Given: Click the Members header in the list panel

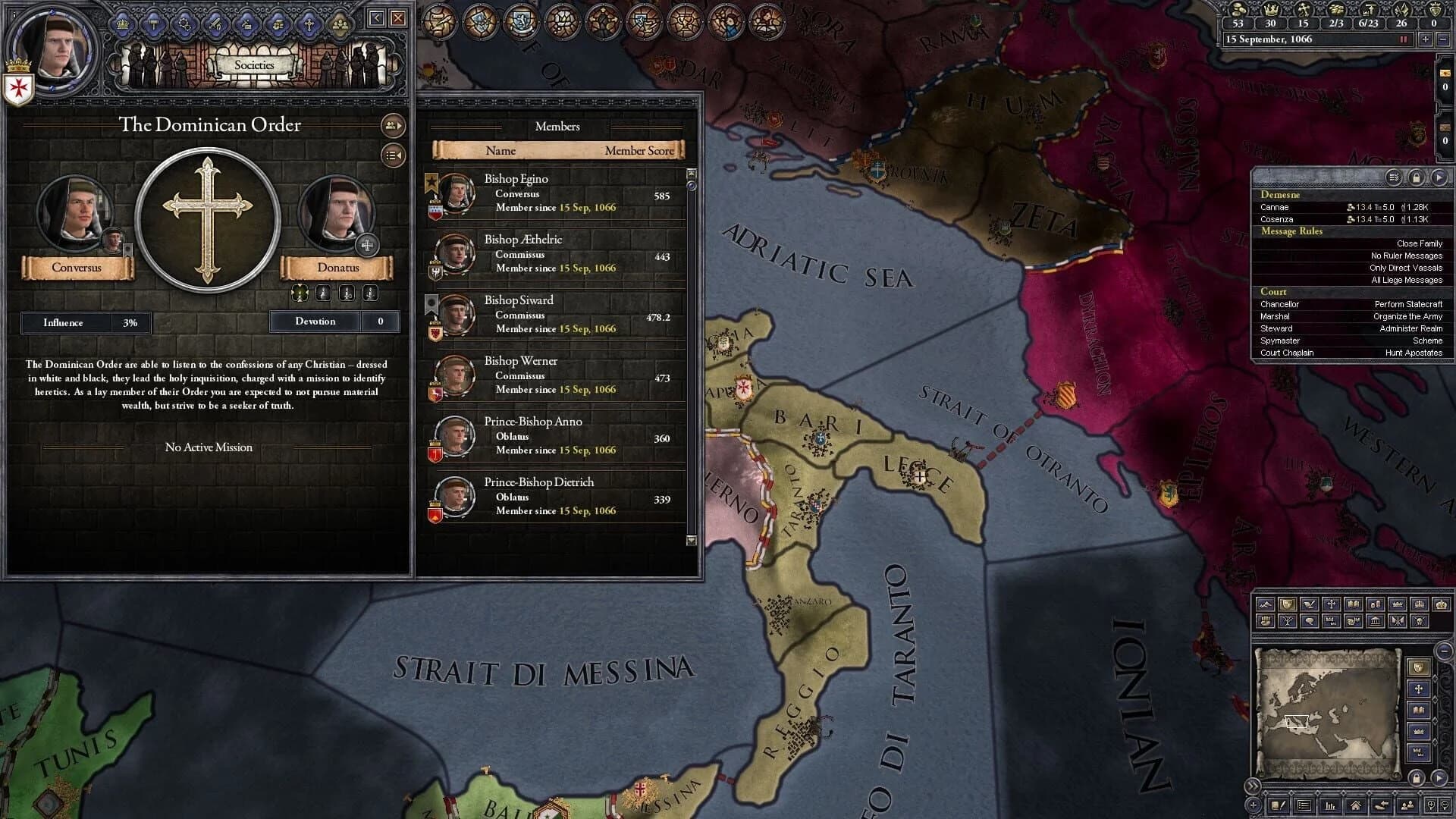Looking at the screenshot, I should tap(557, 127).
